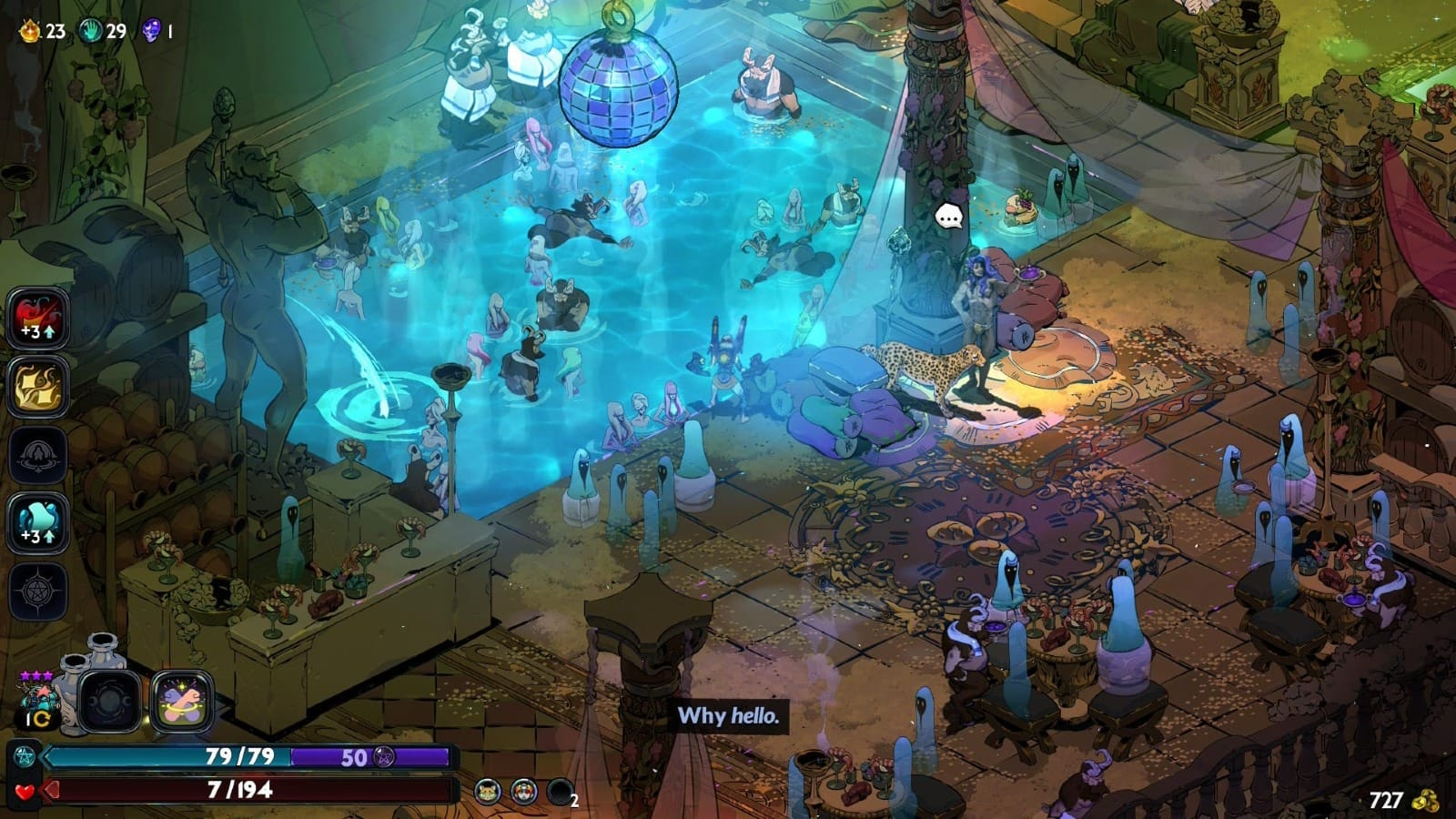This screenshot has width=1456, height=819.
Task: Select the cyan sprint boon slot
Action: coord(38,523)
